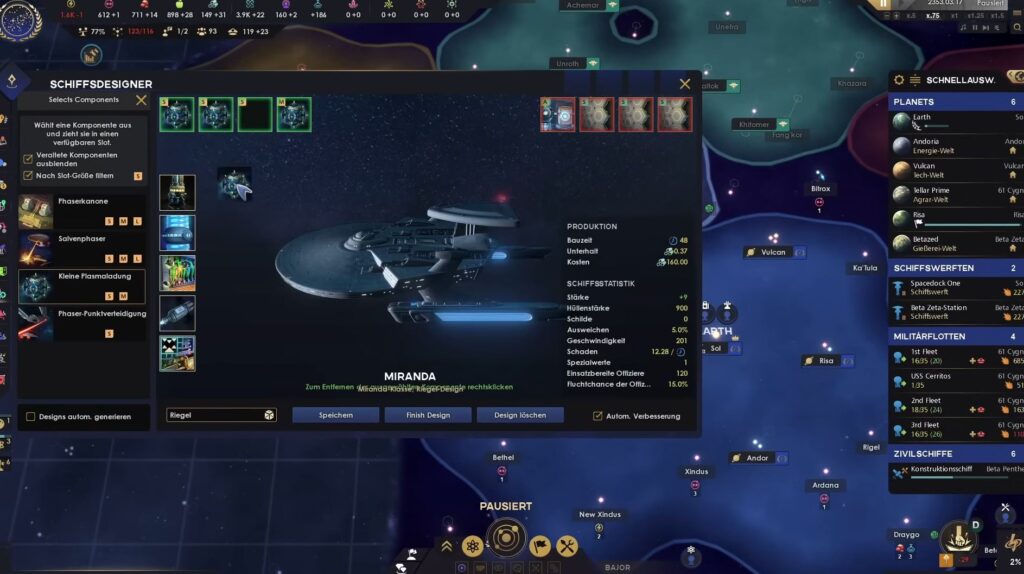Image resolution: width=1024 pixels, height=574 pixels.
Task: Select Kleine Plasmaladung component
Action: coord(82,286)
